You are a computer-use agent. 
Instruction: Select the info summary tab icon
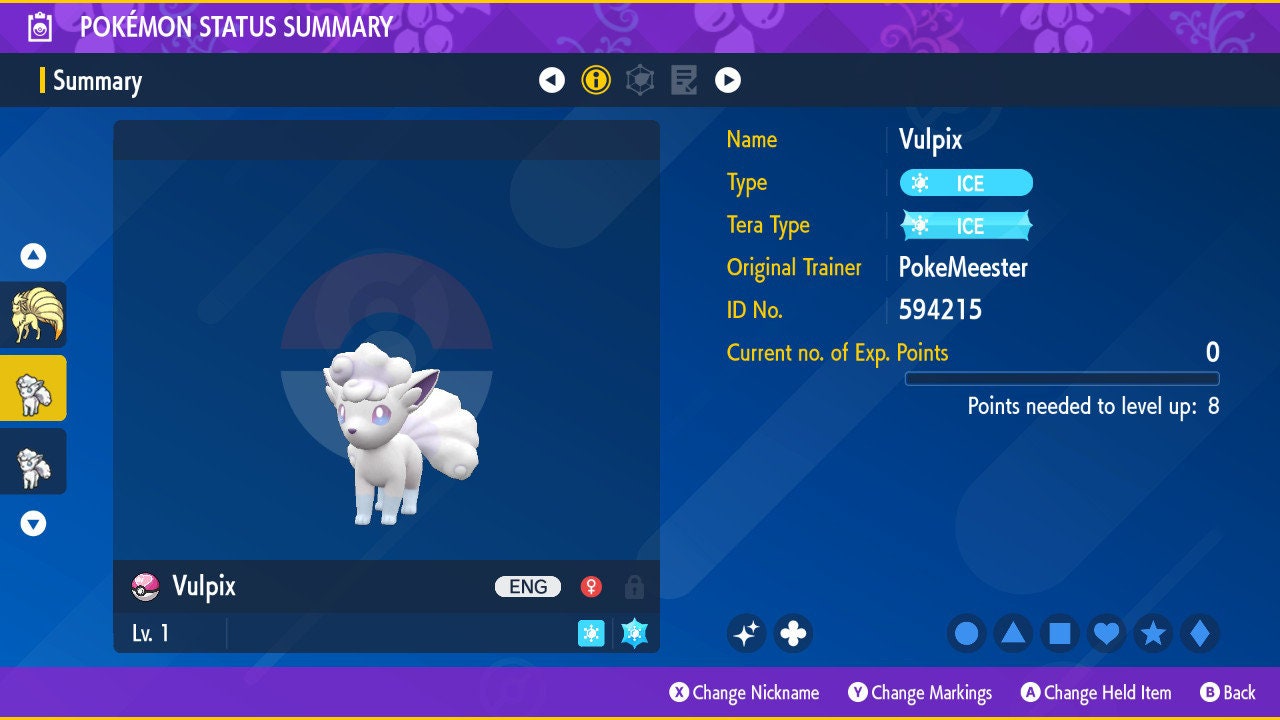pyautogui.click(x=596, y=80)
